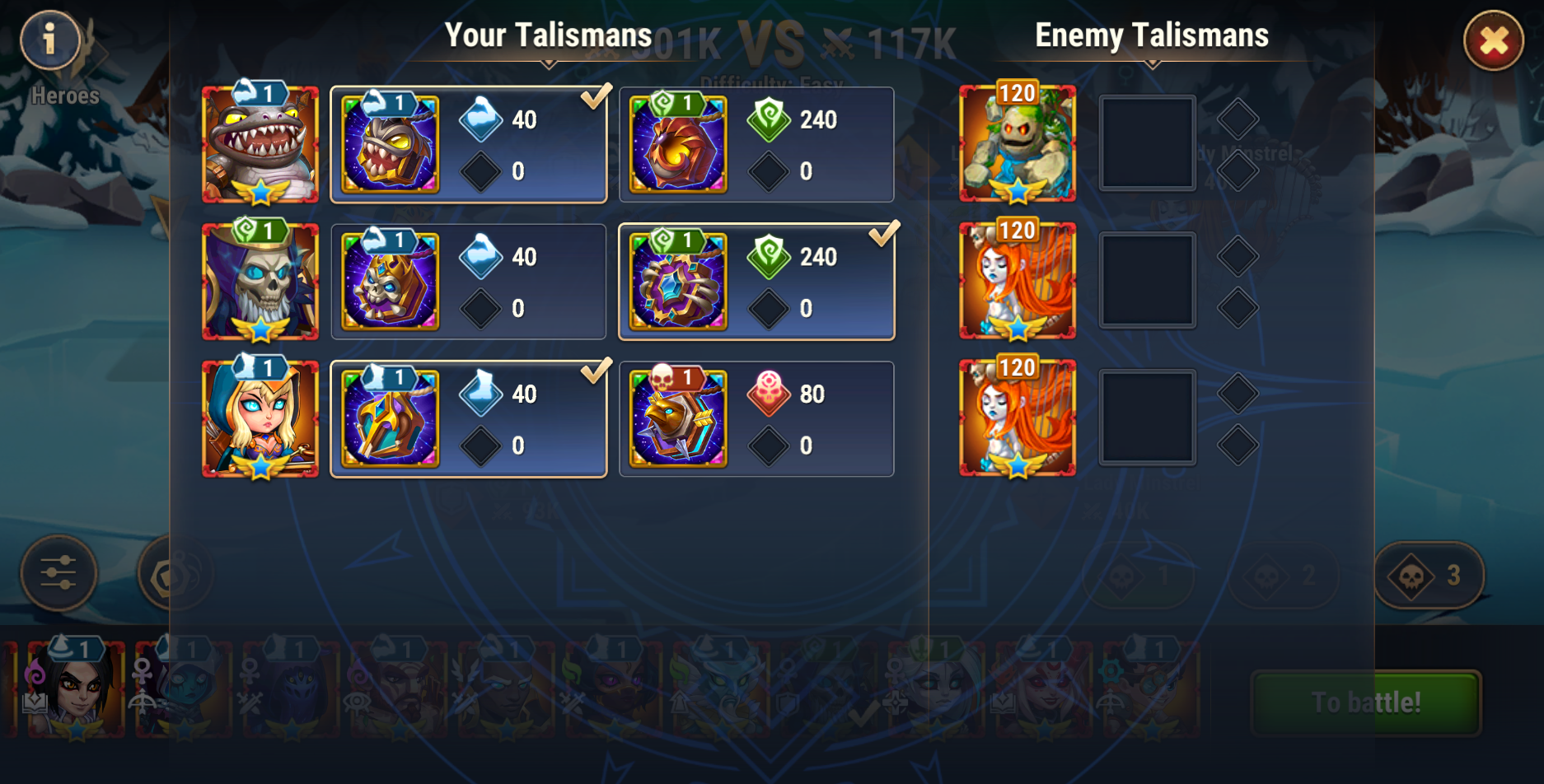Image resolution: width=1544 pixels, height=784 pixels.
Task: Click the crocodile hero portrait
Action: [x=260, y=145]
